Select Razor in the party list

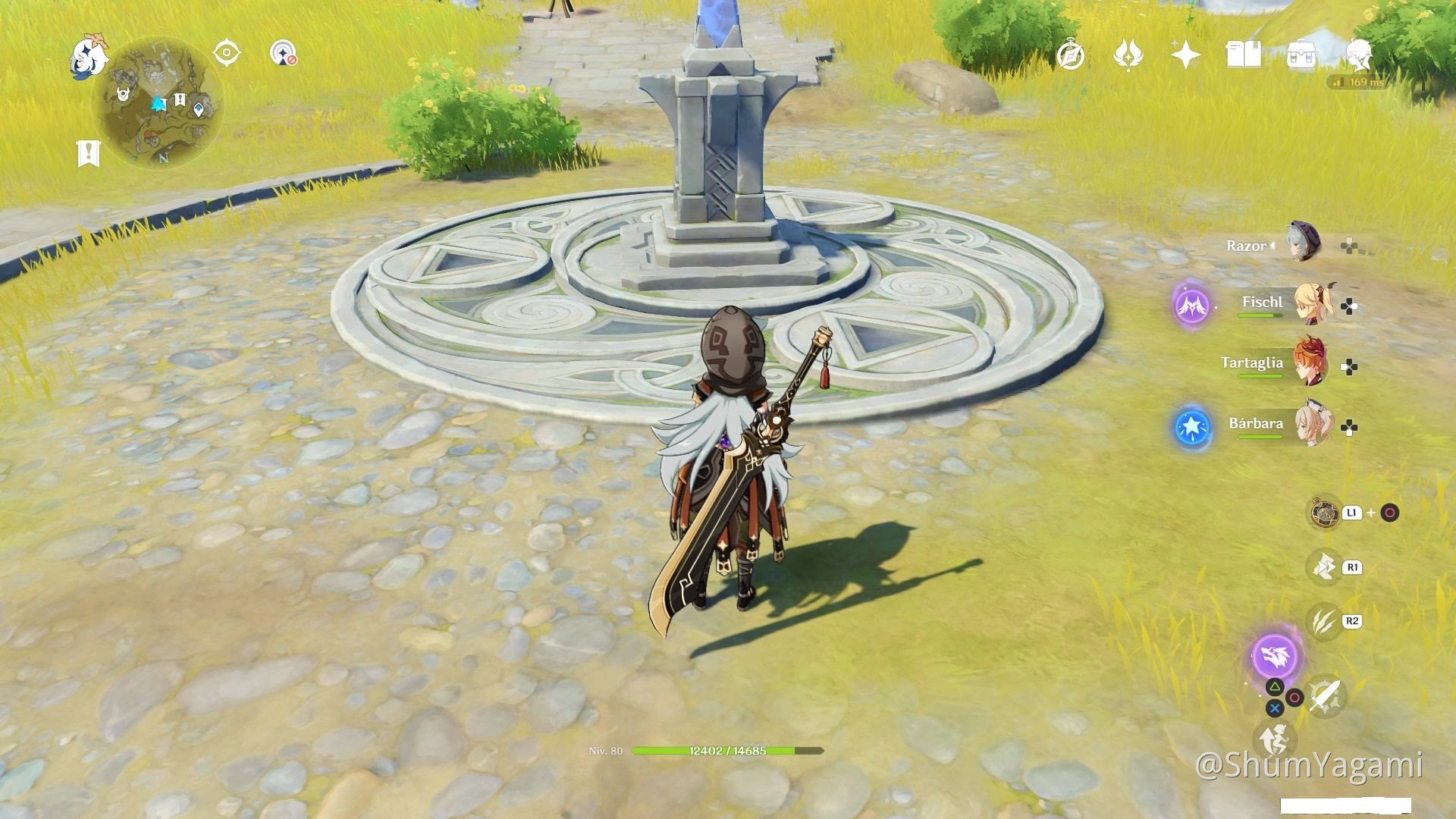[1304, 243]
